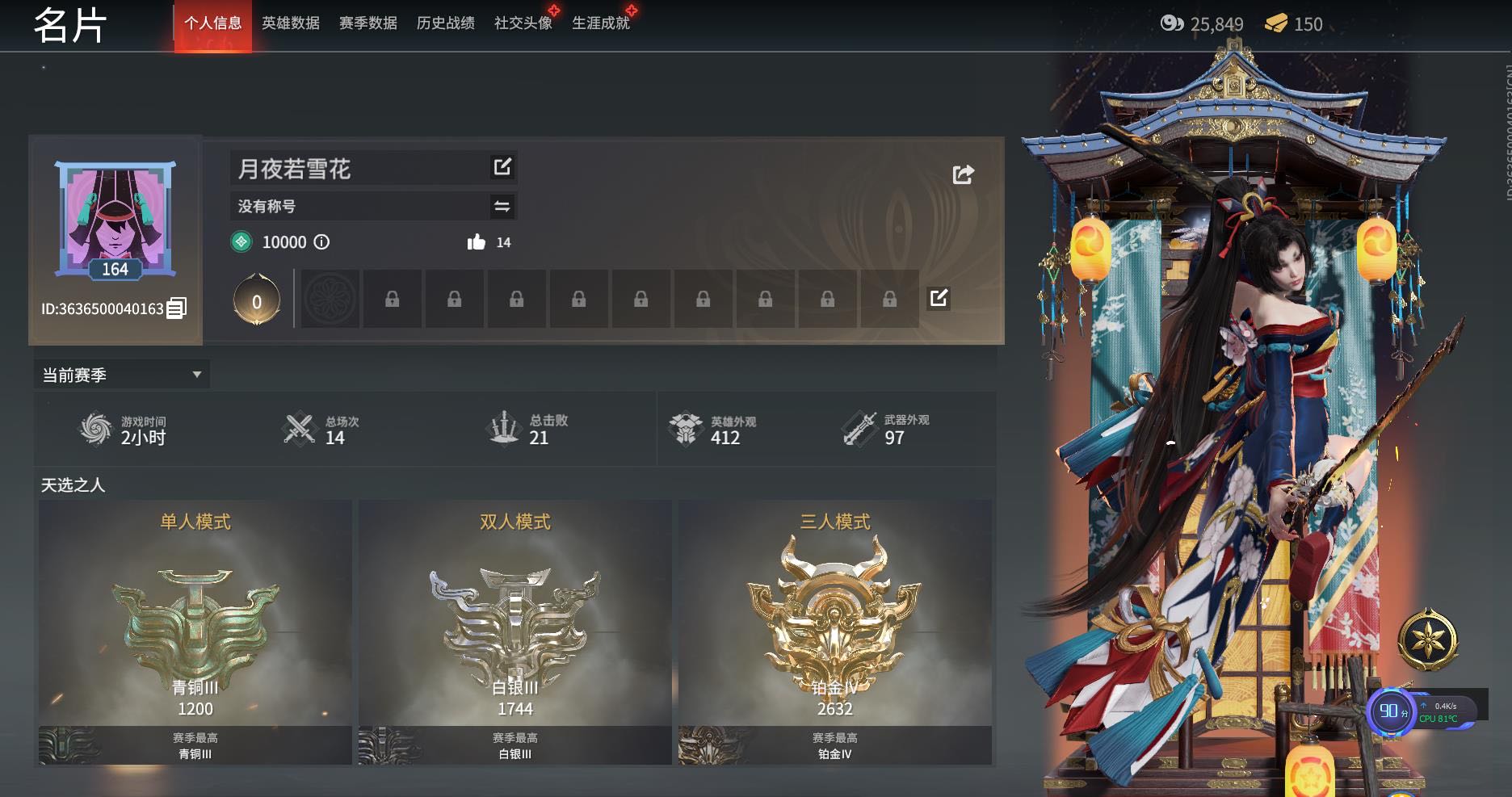The image size is (1512, 797).
Task: Open the 英雄数据 tab
Action: pyautogui.click(x=291, y=23)
